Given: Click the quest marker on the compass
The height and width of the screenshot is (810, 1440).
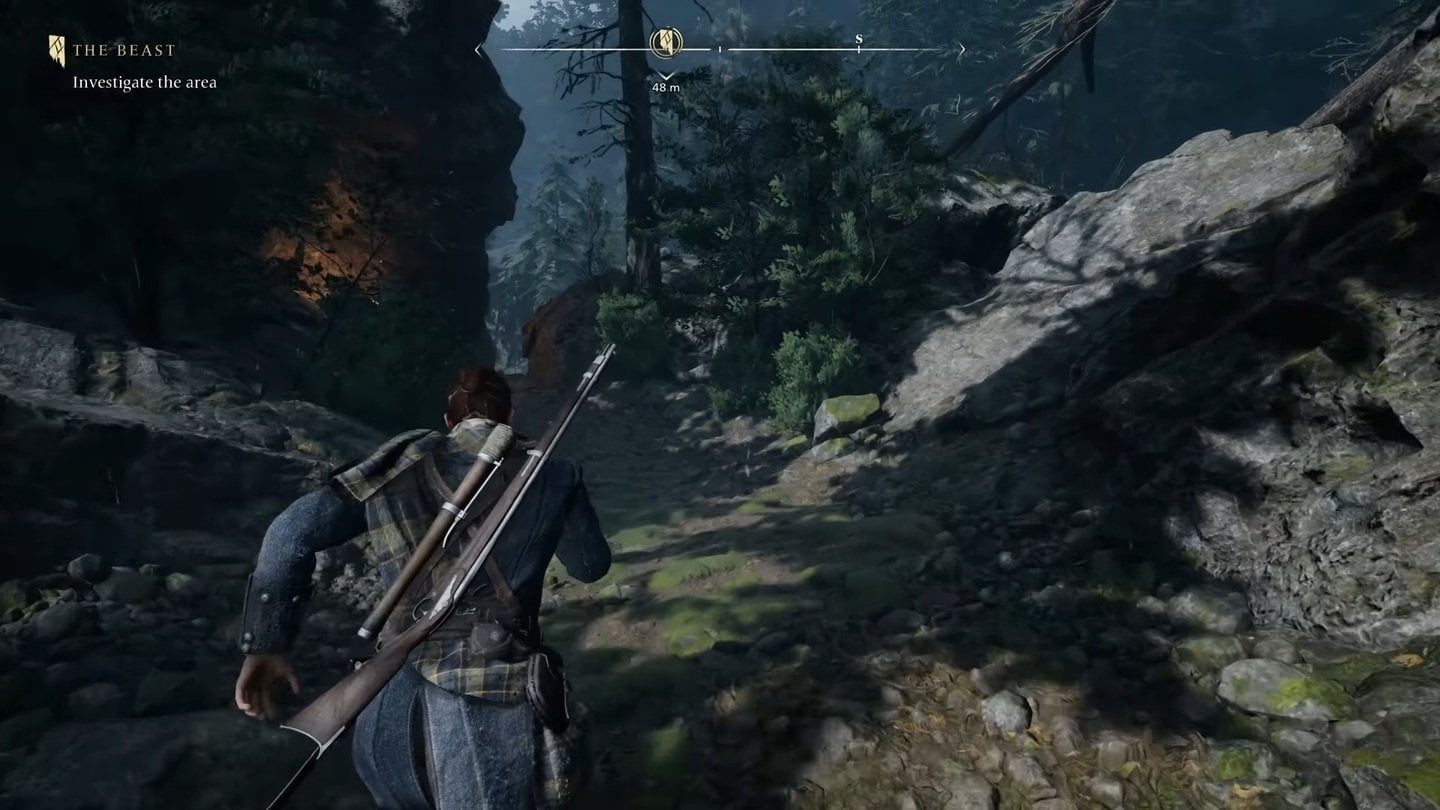Looking at the screenshot, I should tap(666, 43).
